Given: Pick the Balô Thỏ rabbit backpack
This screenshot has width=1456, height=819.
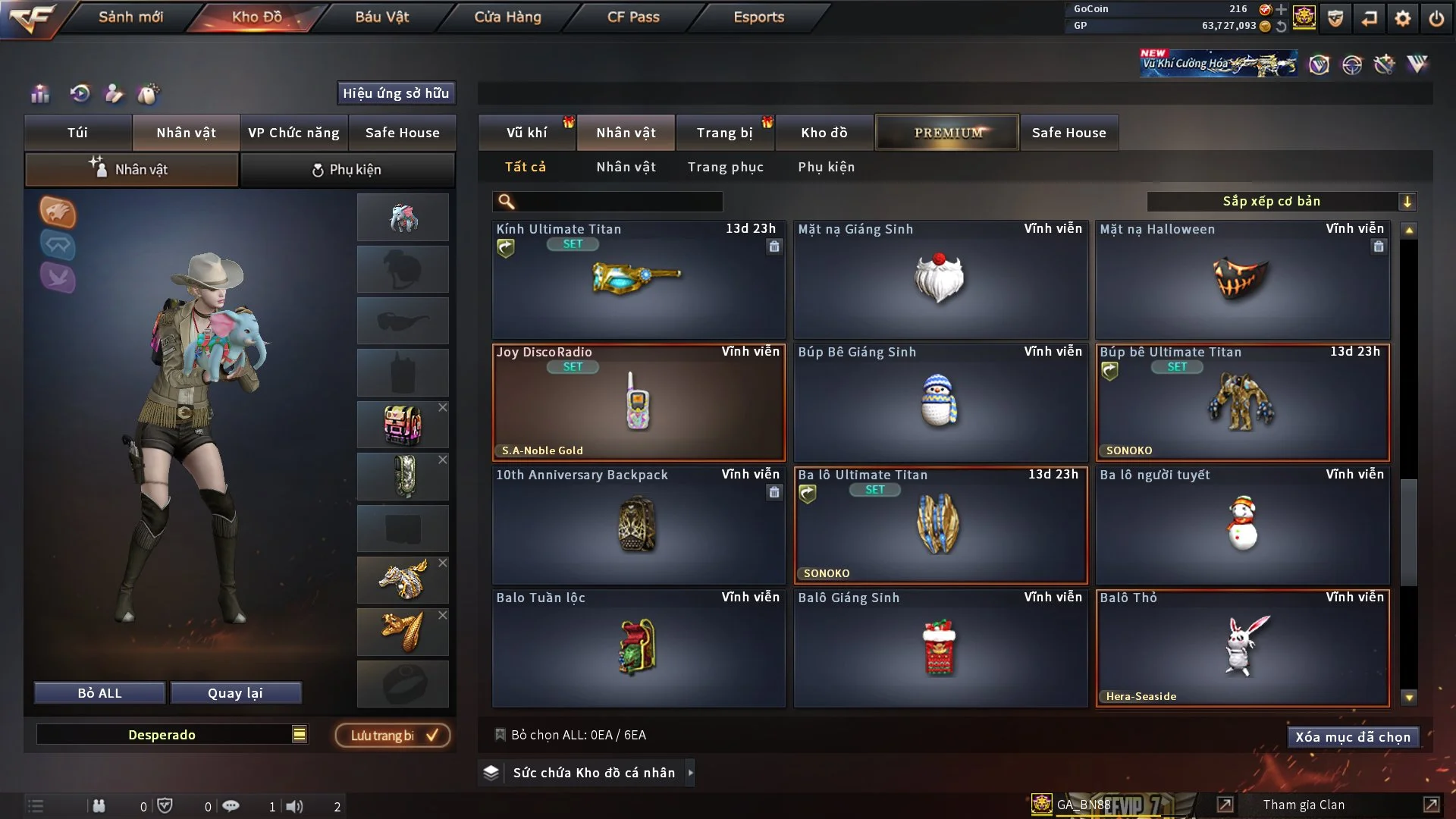Looking at the screenshot, I should tap(1242, 648).
